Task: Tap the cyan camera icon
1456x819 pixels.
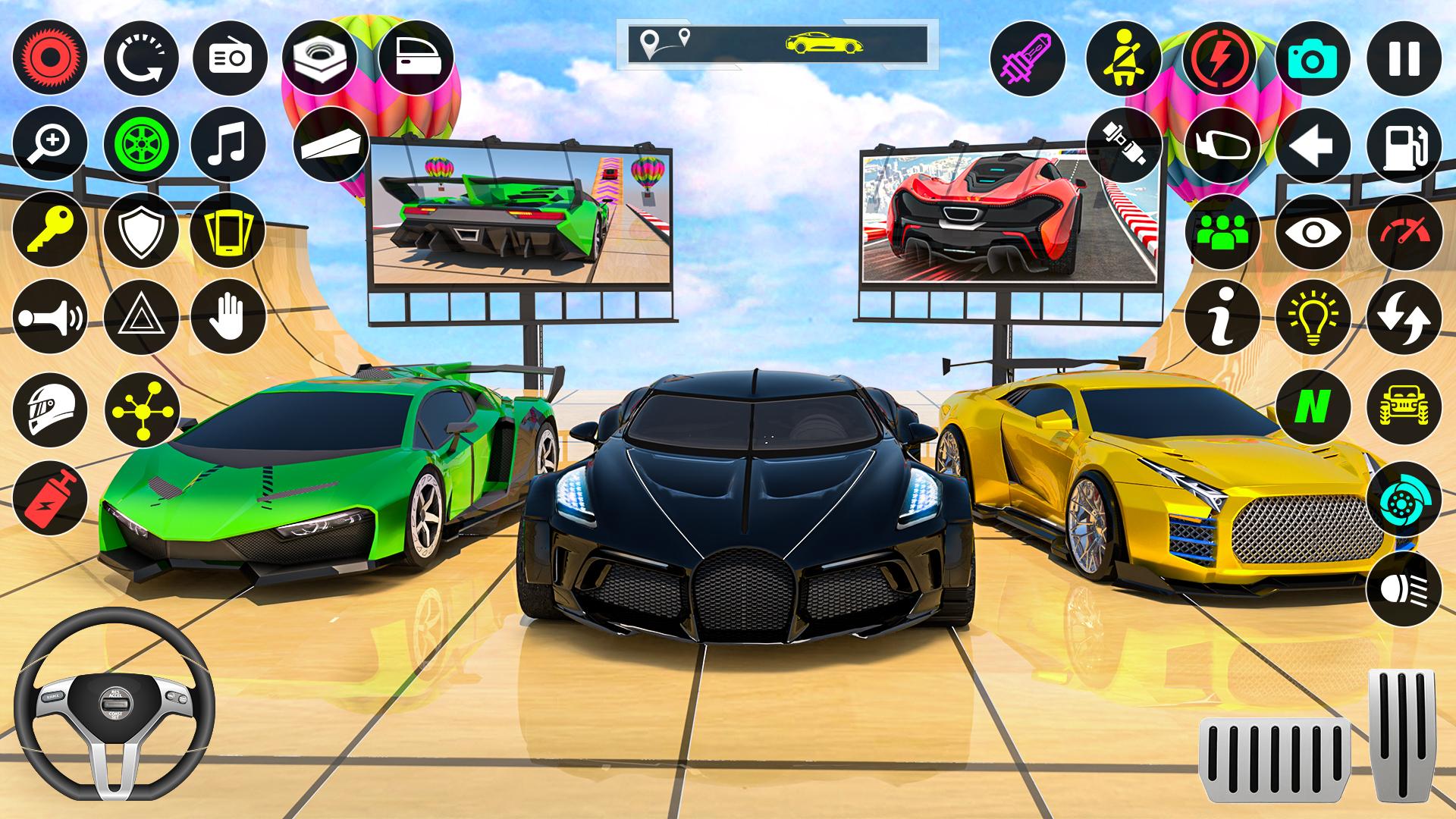Action: coord(1313,58)
